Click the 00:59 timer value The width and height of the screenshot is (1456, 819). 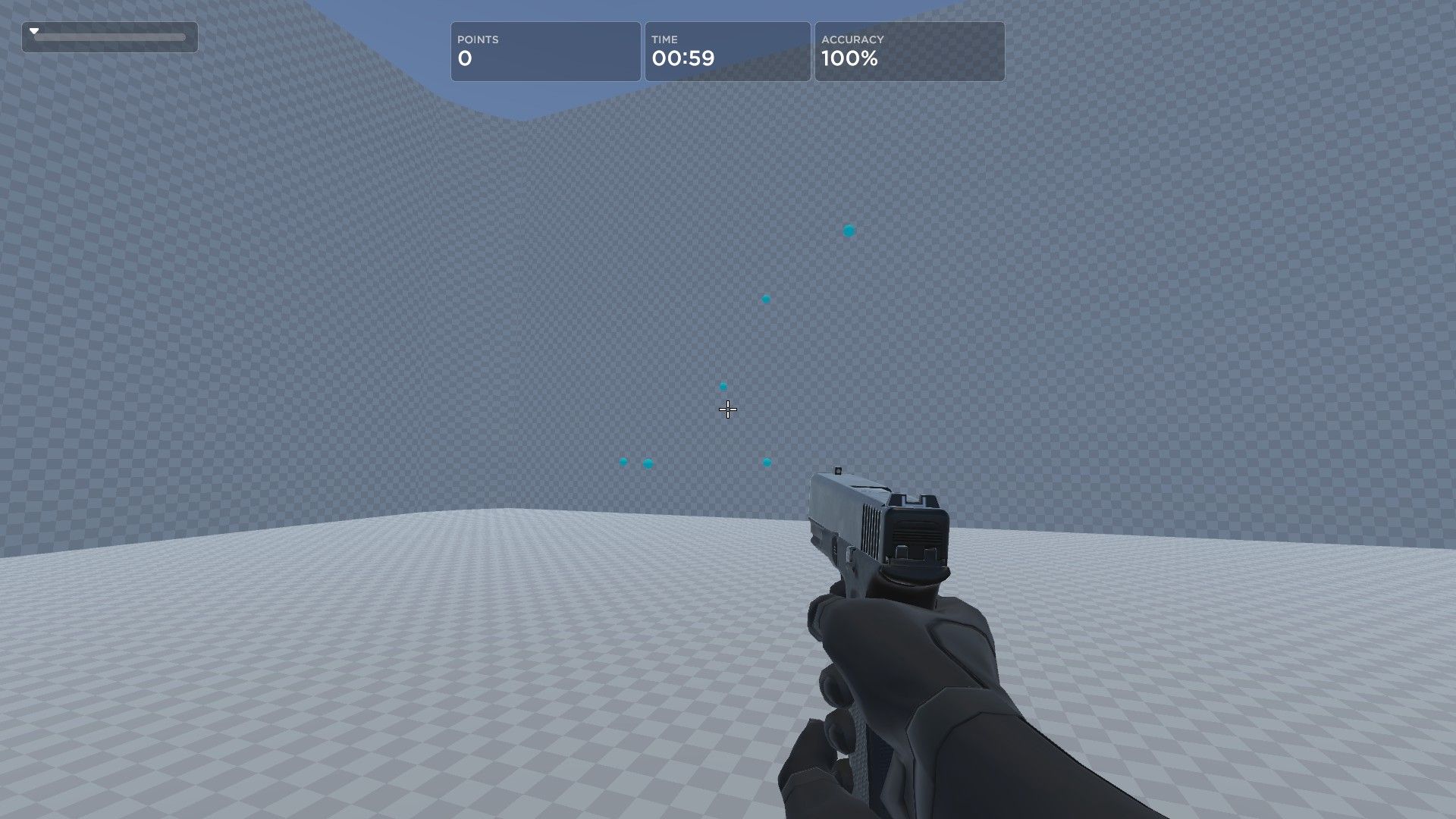tap(683, 58)
